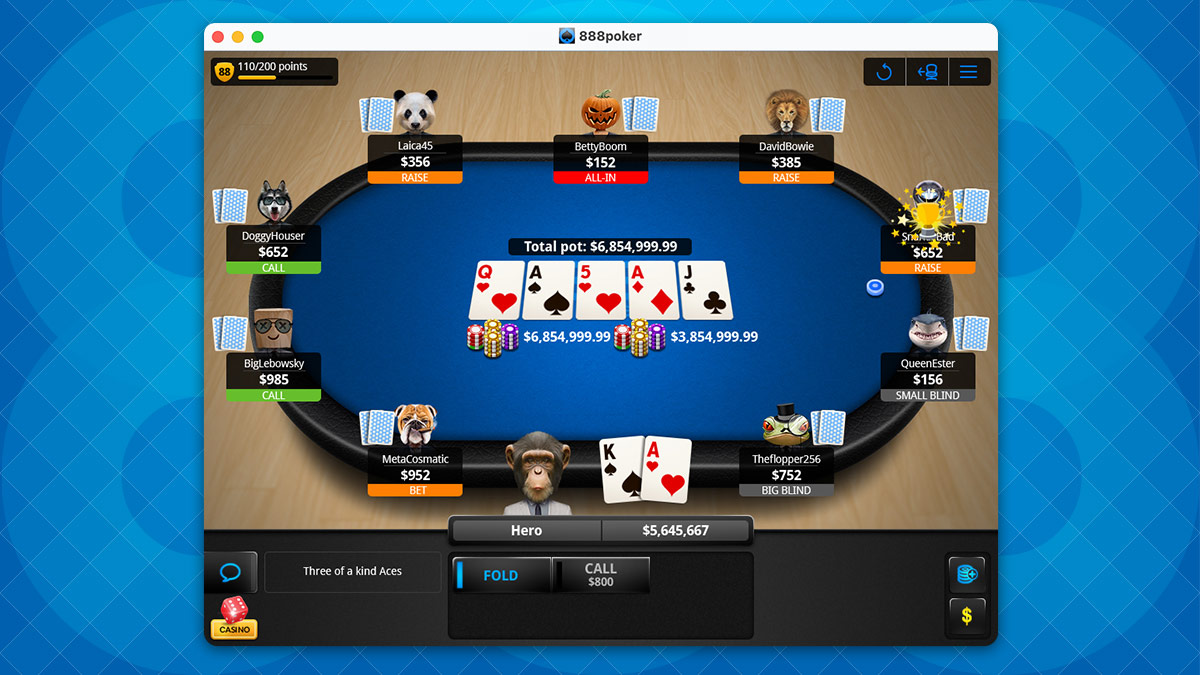Open the hamburger menu

tap(968, 72)
